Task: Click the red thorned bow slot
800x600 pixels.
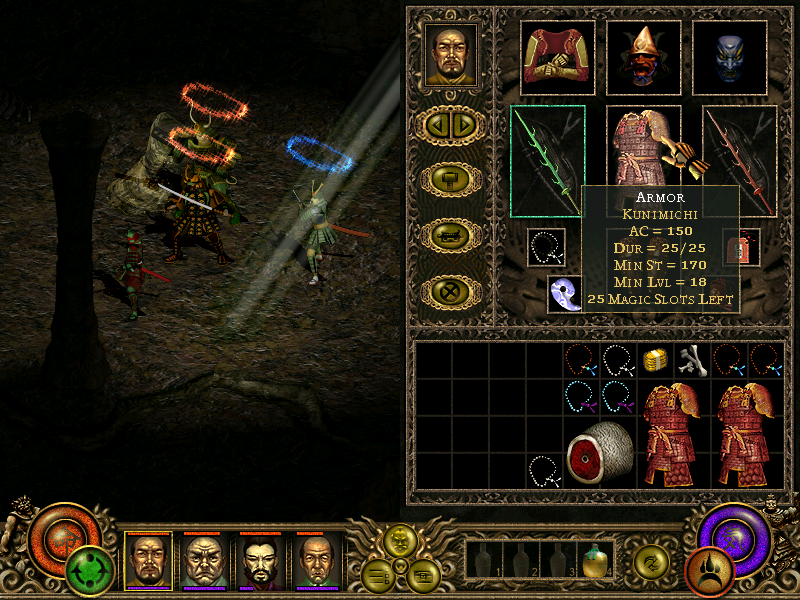Action: point(739,160)
